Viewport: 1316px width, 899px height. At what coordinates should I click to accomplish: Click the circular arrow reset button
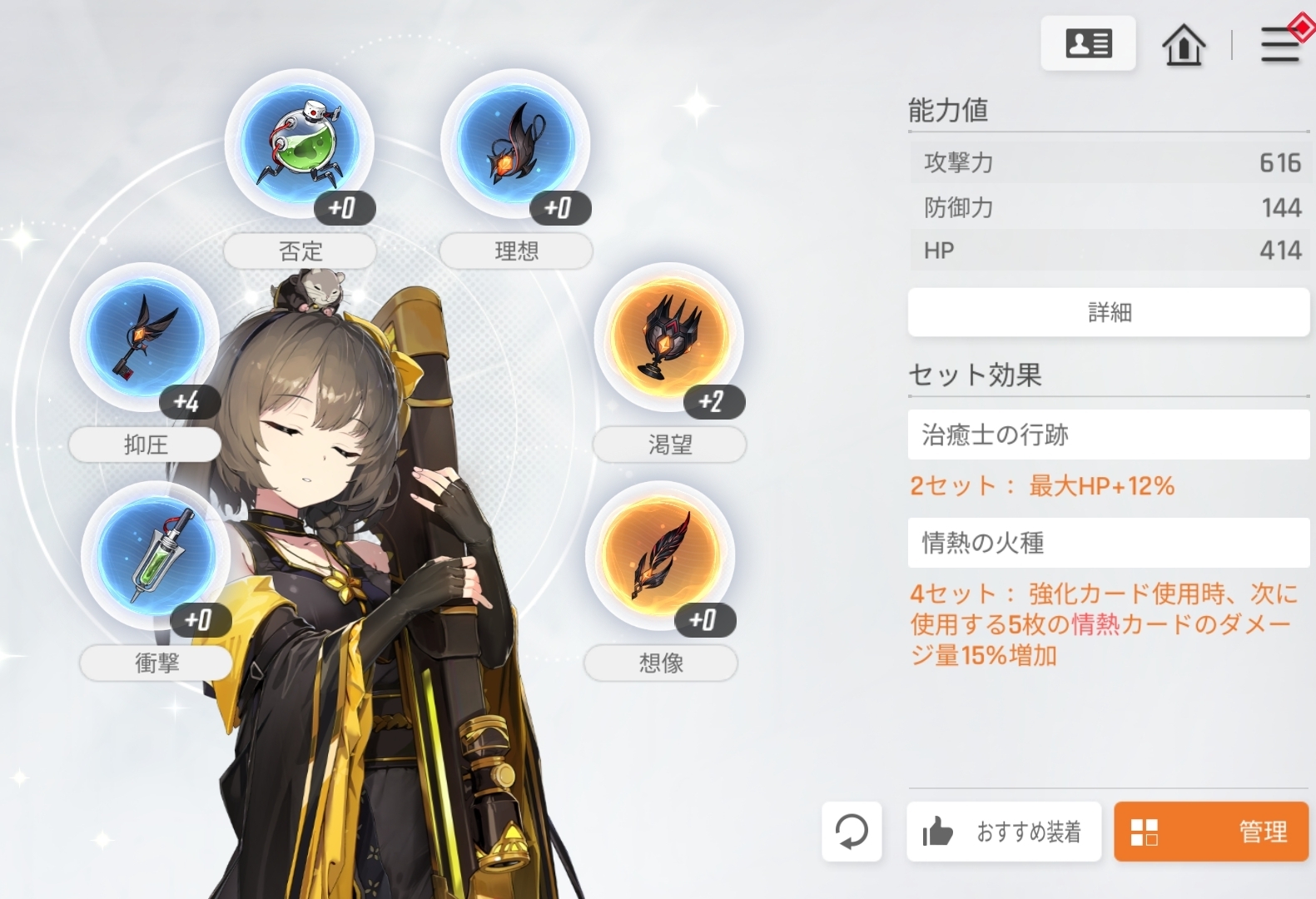(851, 831)
